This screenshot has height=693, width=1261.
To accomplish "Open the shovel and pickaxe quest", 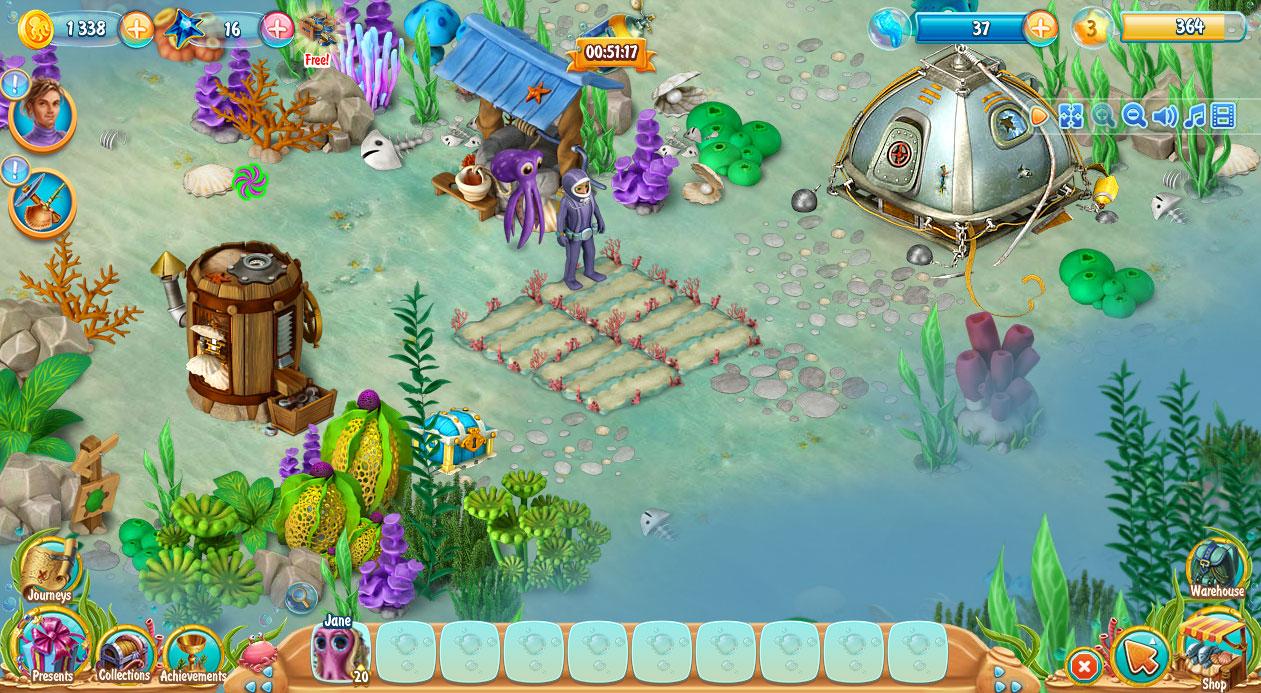I will click(42, 203).
